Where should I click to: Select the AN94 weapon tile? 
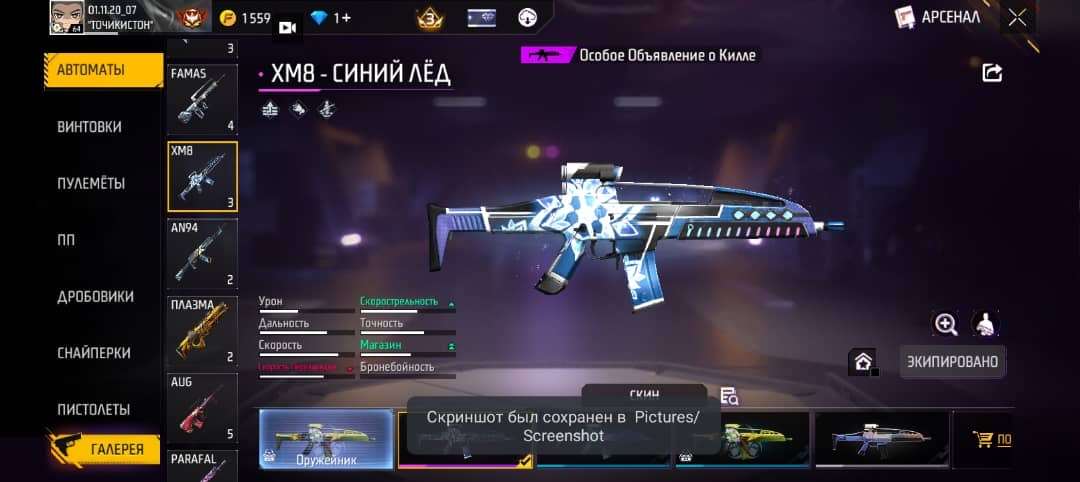tap(202, 254)
